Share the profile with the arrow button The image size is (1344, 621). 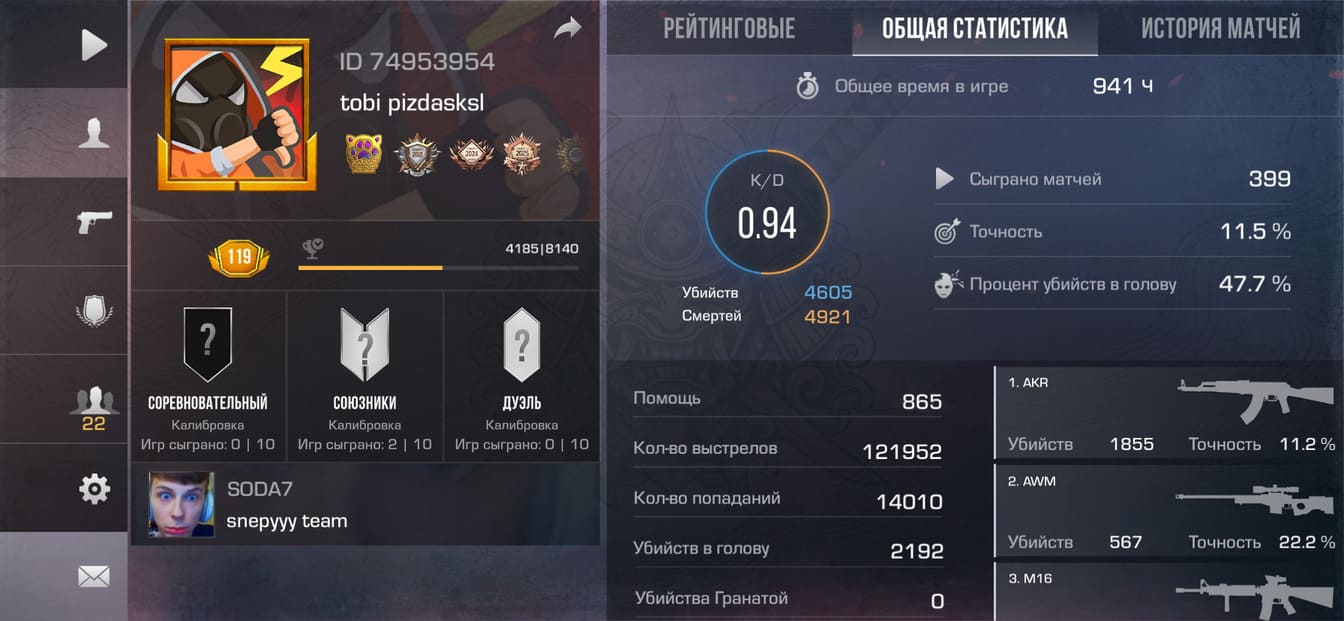coord(567,29)
